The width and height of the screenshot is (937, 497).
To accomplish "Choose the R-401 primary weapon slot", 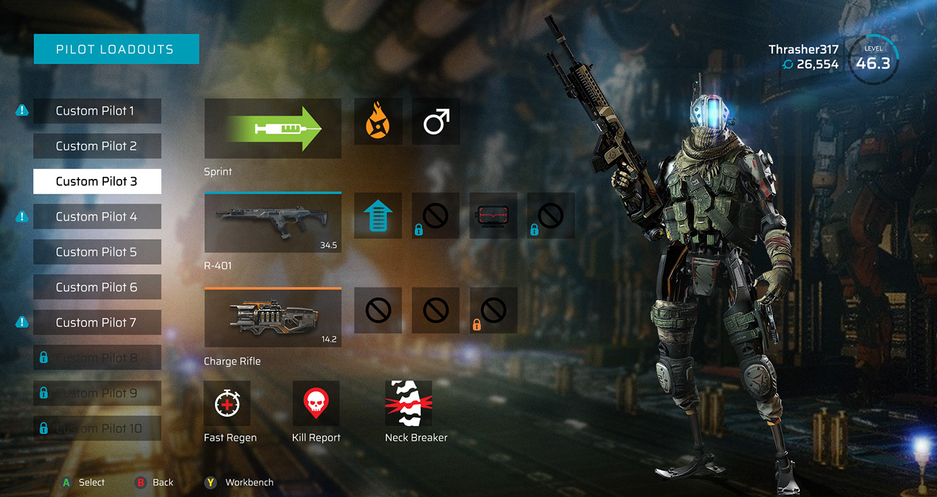I will pyautogui.click(x=273, y=222).
